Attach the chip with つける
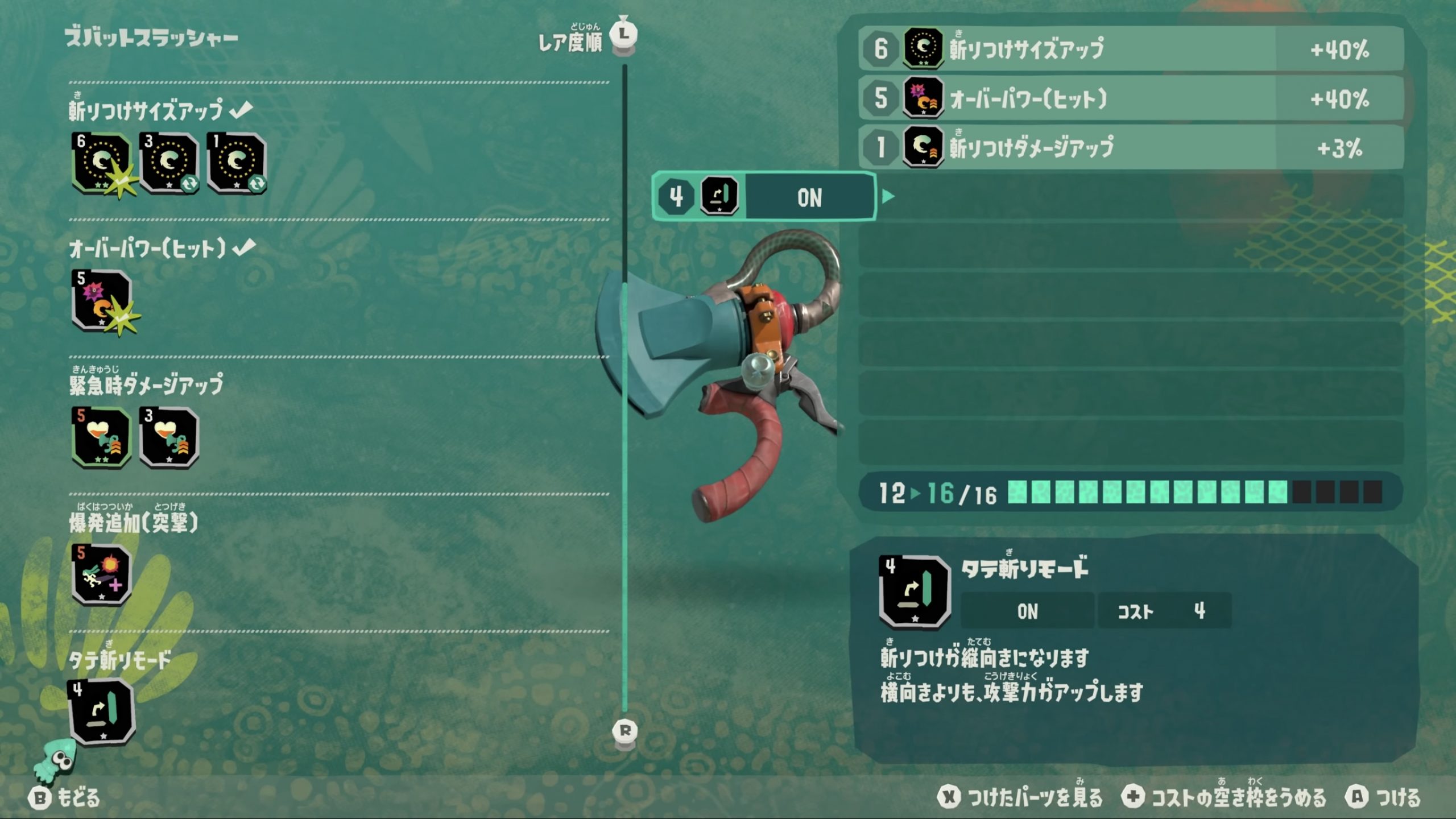The width and height of the screenshot is (1456, 819). click(x=1382, y=797)
